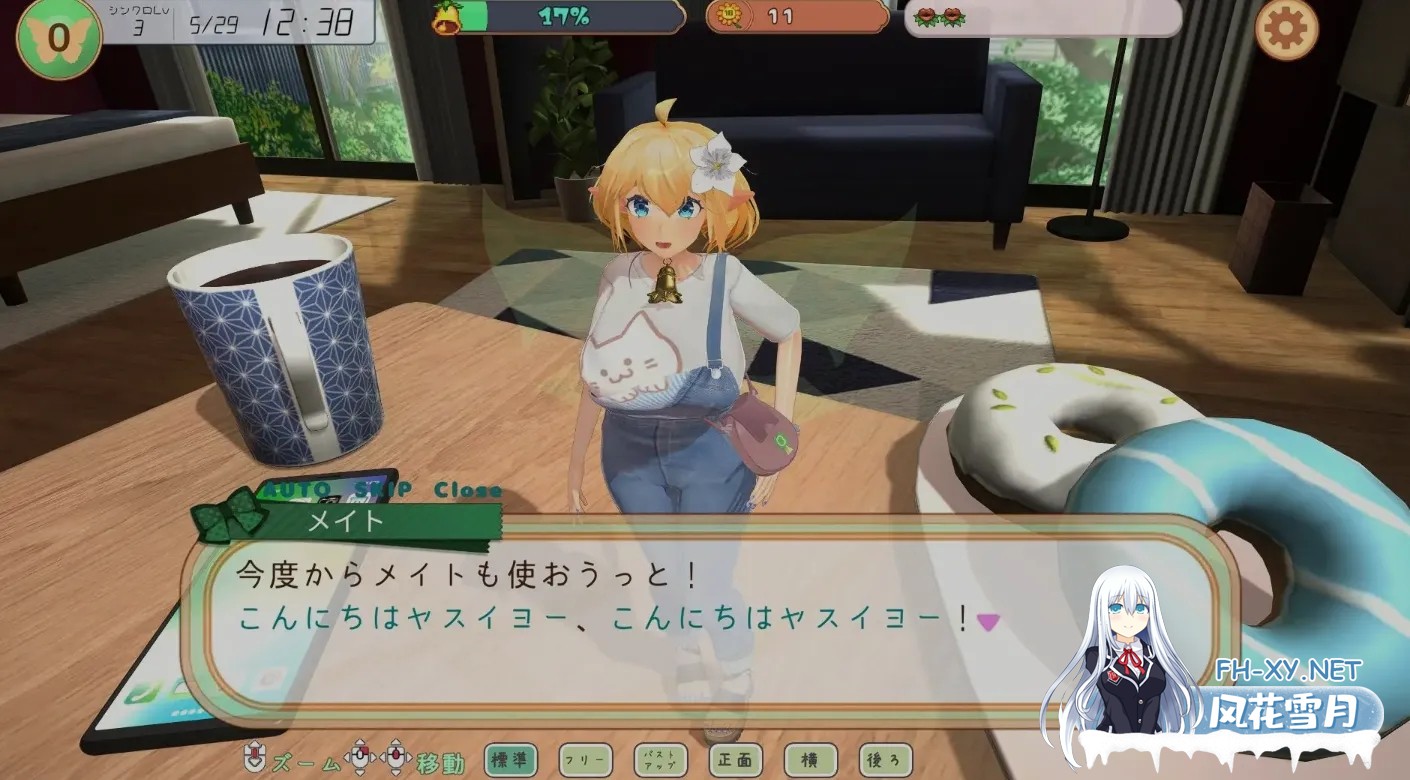Select the 標準 camera view

[x=510, y=761]
